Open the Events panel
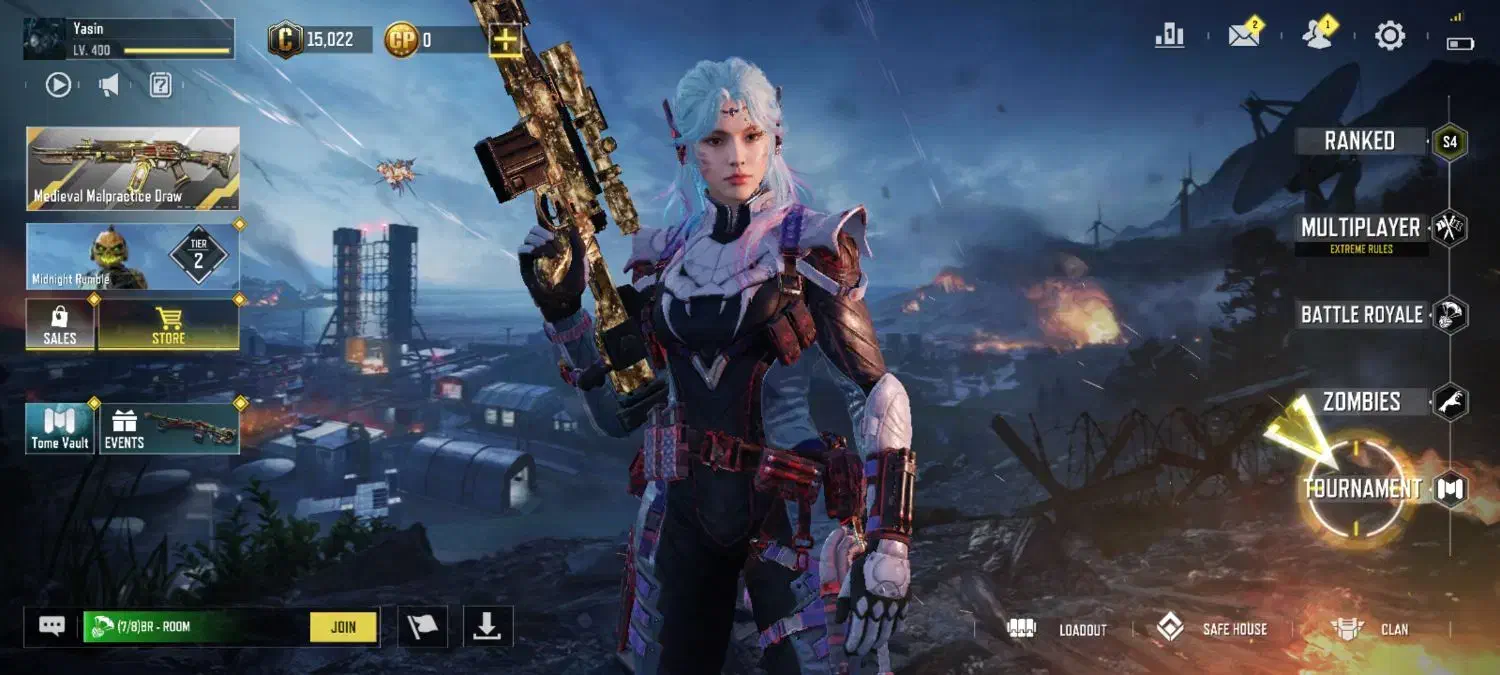Image resolution: width=1500 pixels, height=675 pixels. pos(168,429)
